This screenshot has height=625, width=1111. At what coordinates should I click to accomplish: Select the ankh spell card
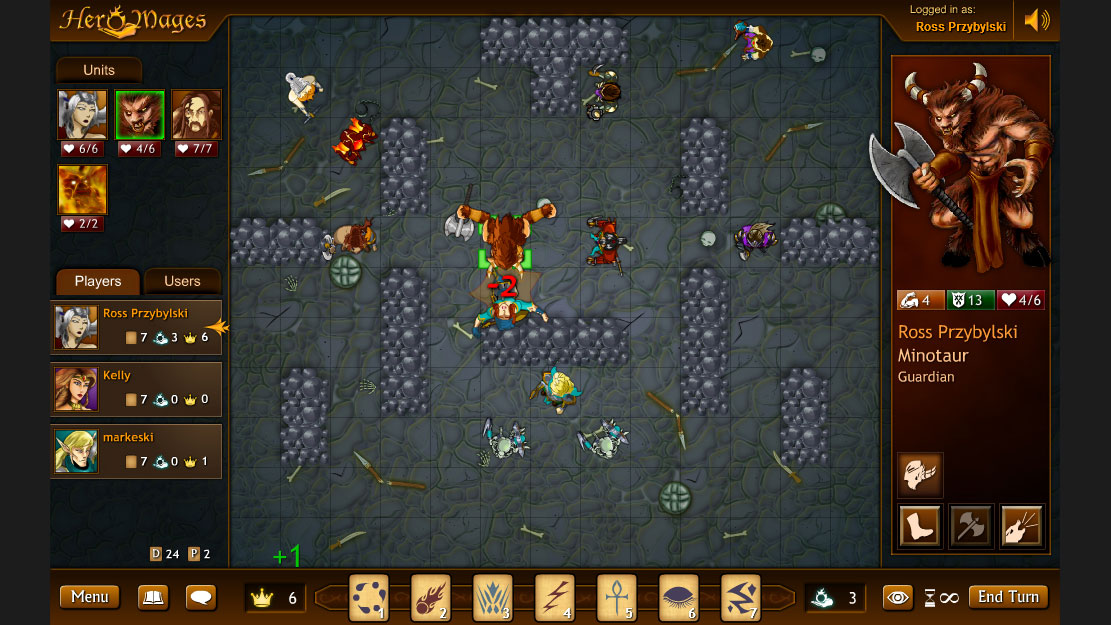tap(616, 598)
